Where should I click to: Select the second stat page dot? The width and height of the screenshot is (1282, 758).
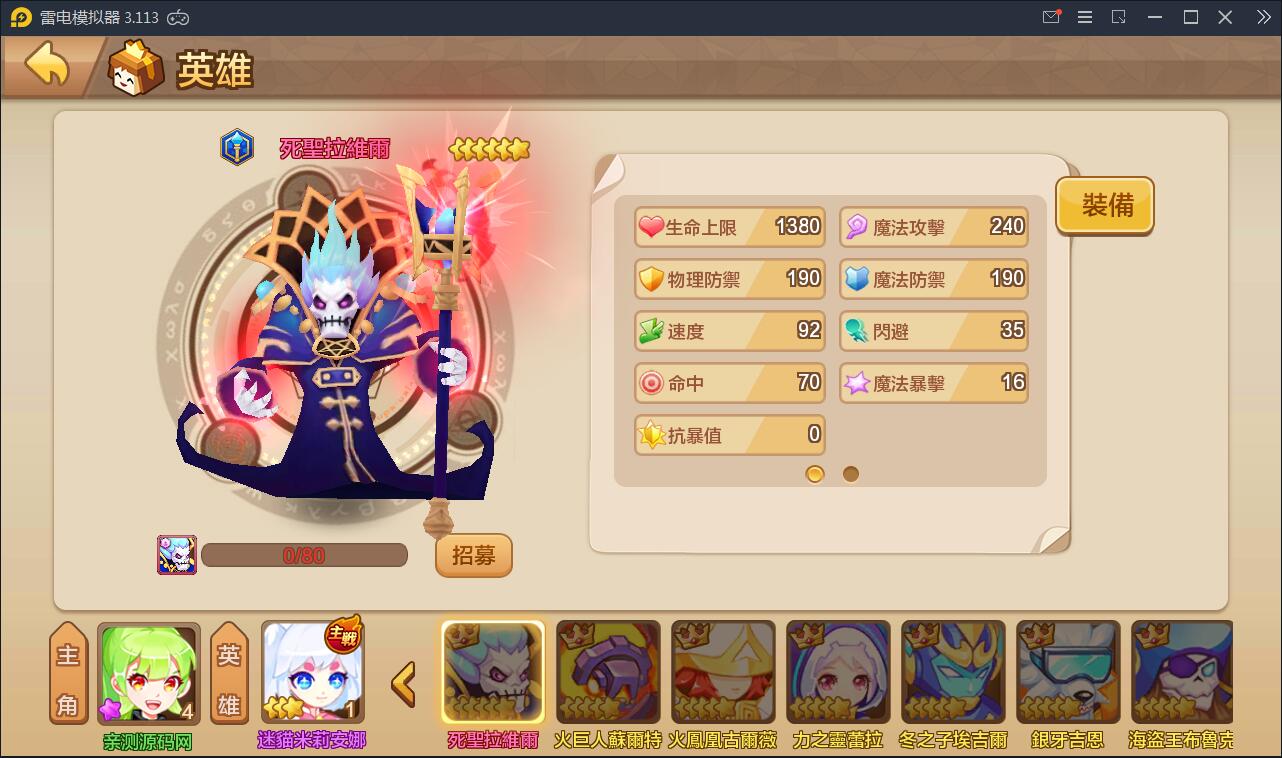pyautogui.click(x=851, y=473)
